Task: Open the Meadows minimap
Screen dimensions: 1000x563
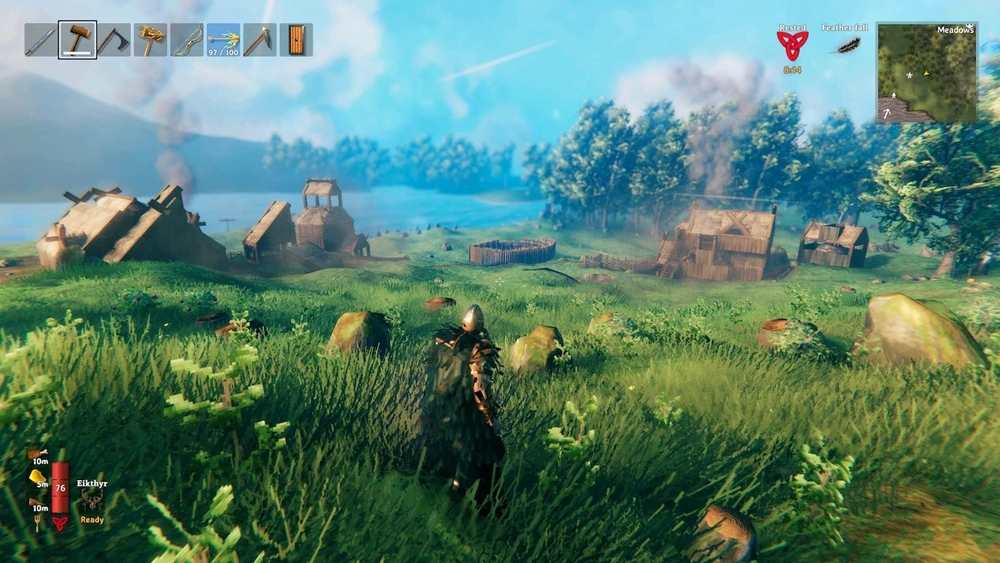Action: 927,72
